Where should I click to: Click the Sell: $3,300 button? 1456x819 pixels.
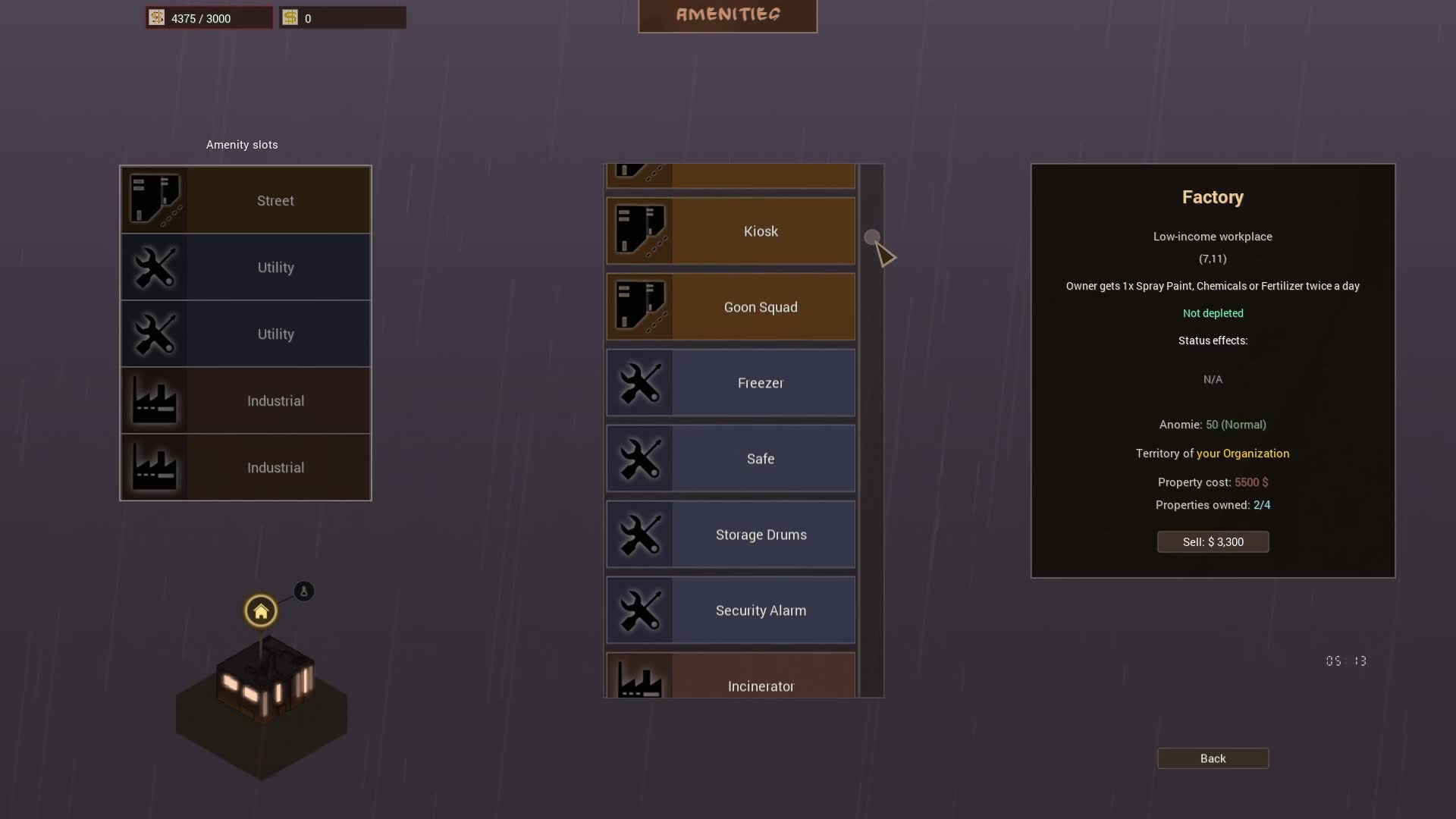[1213, 541]
